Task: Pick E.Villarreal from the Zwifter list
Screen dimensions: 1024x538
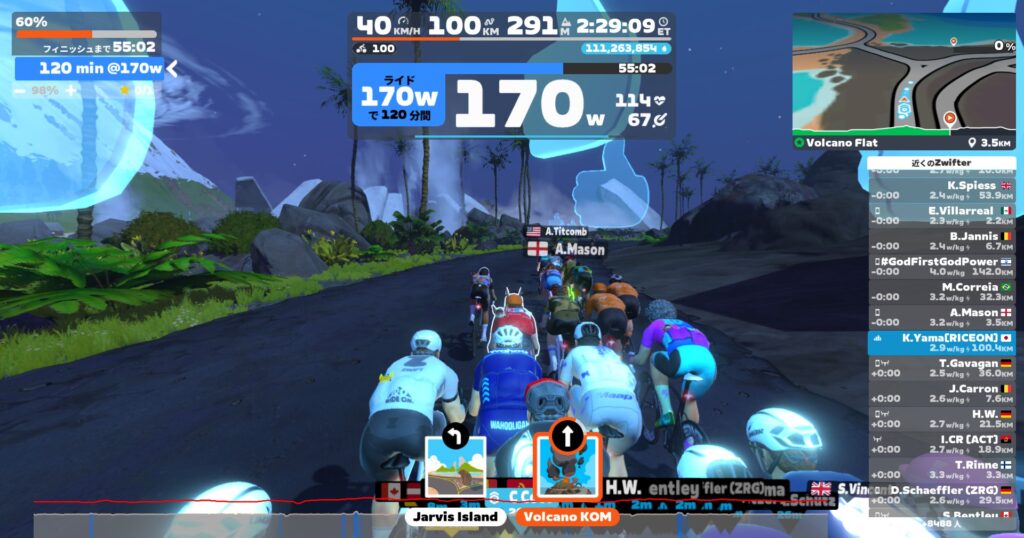Action: click(941, 215)
